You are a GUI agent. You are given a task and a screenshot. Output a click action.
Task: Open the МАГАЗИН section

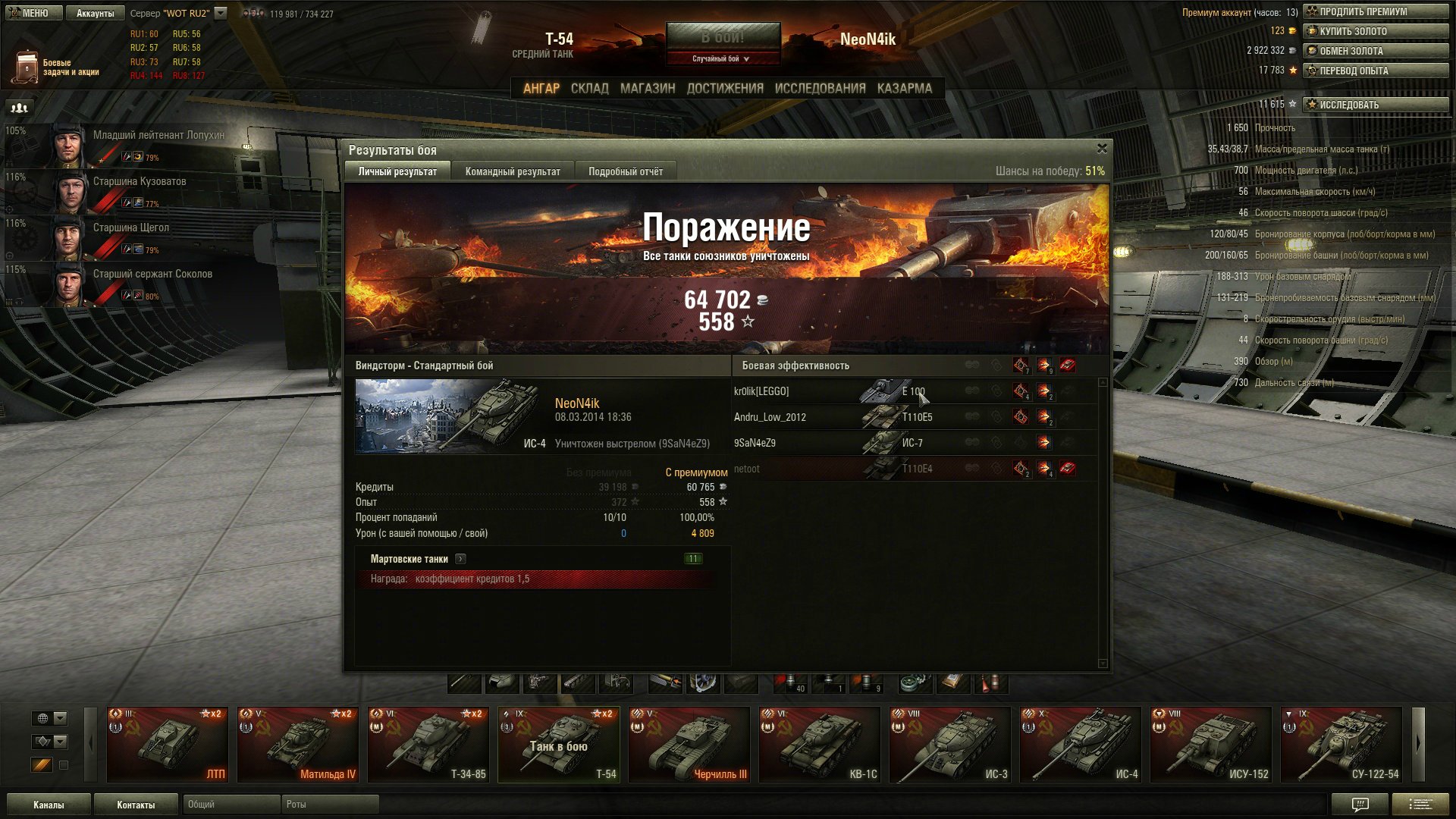tap(647, 88)
